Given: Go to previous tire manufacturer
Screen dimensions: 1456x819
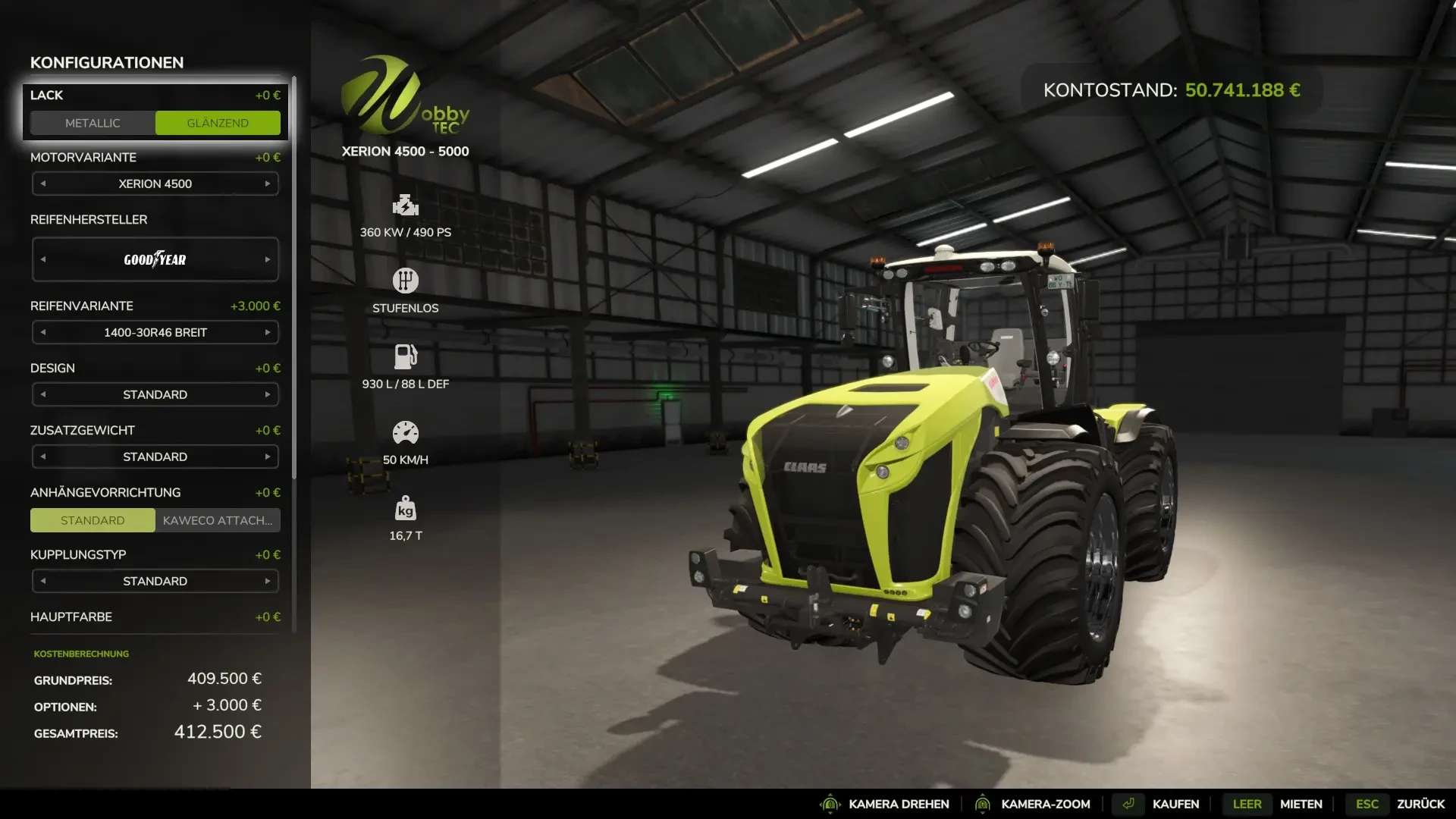Looking at the screenshot, I should (43, 259).
